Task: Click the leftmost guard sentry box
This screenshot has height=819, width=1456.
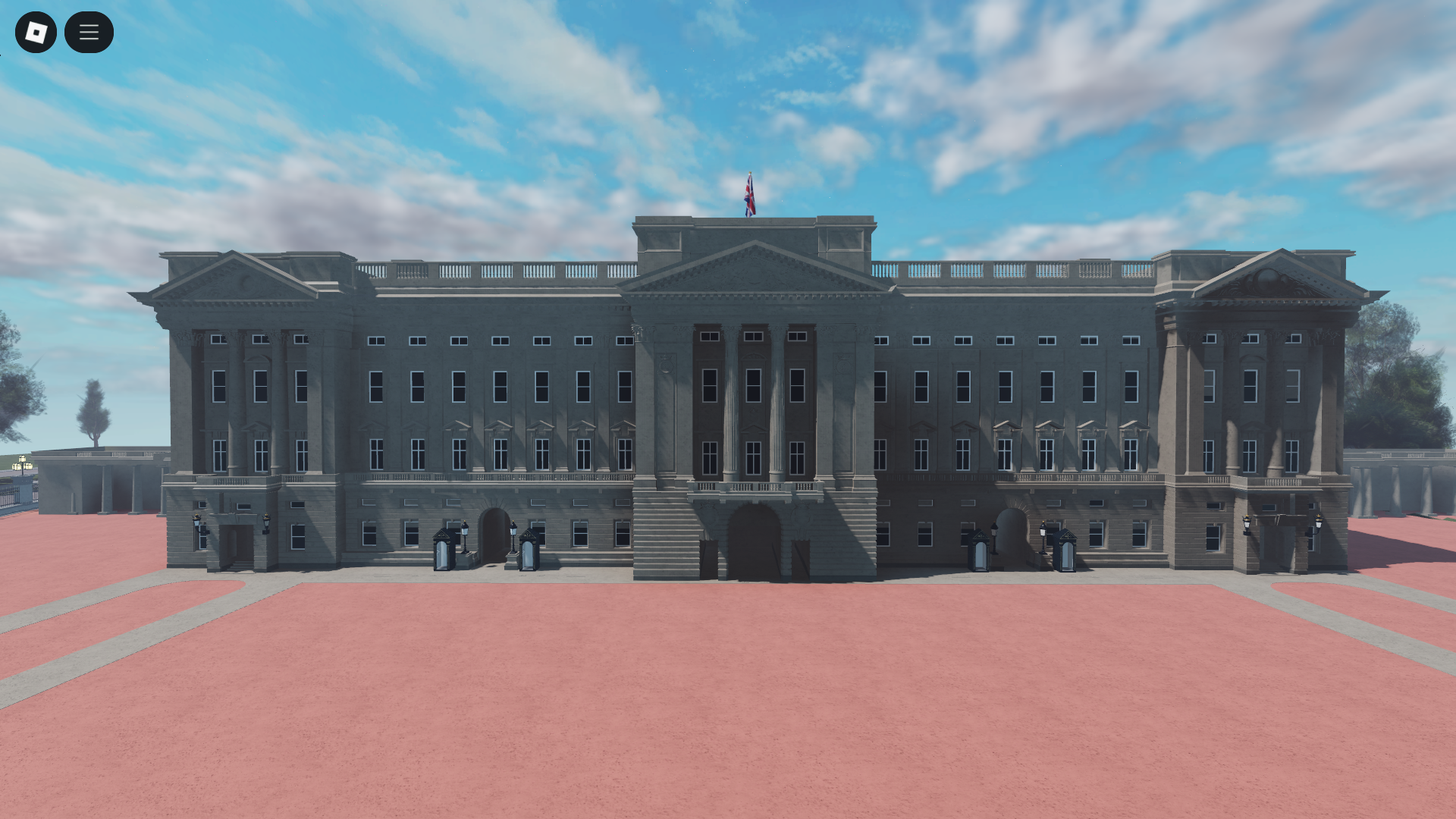Action: [x=444, y=550]
